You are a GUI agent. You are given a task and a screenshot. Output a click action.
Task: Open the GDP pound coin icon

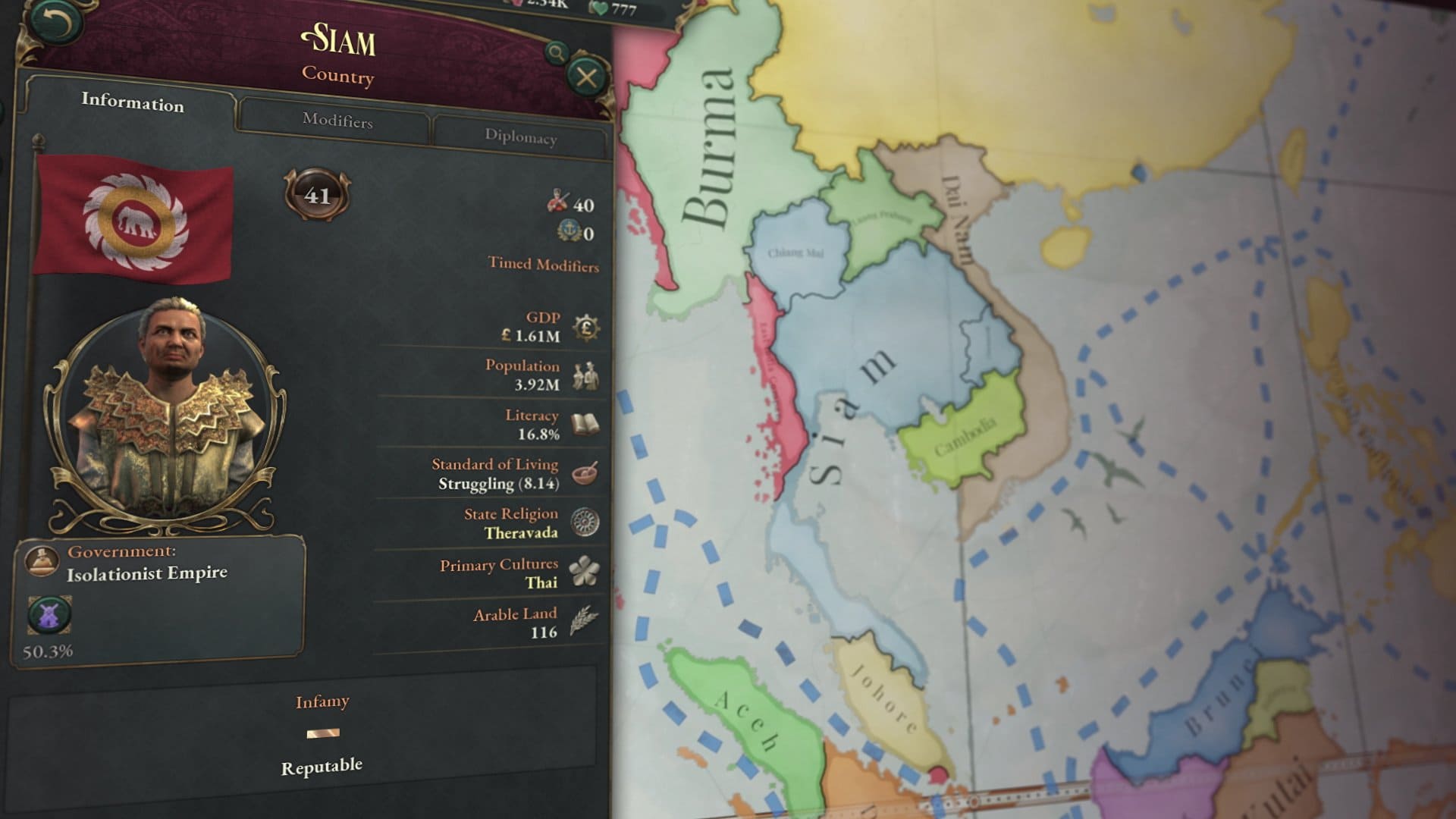click(x=586, y=328)
